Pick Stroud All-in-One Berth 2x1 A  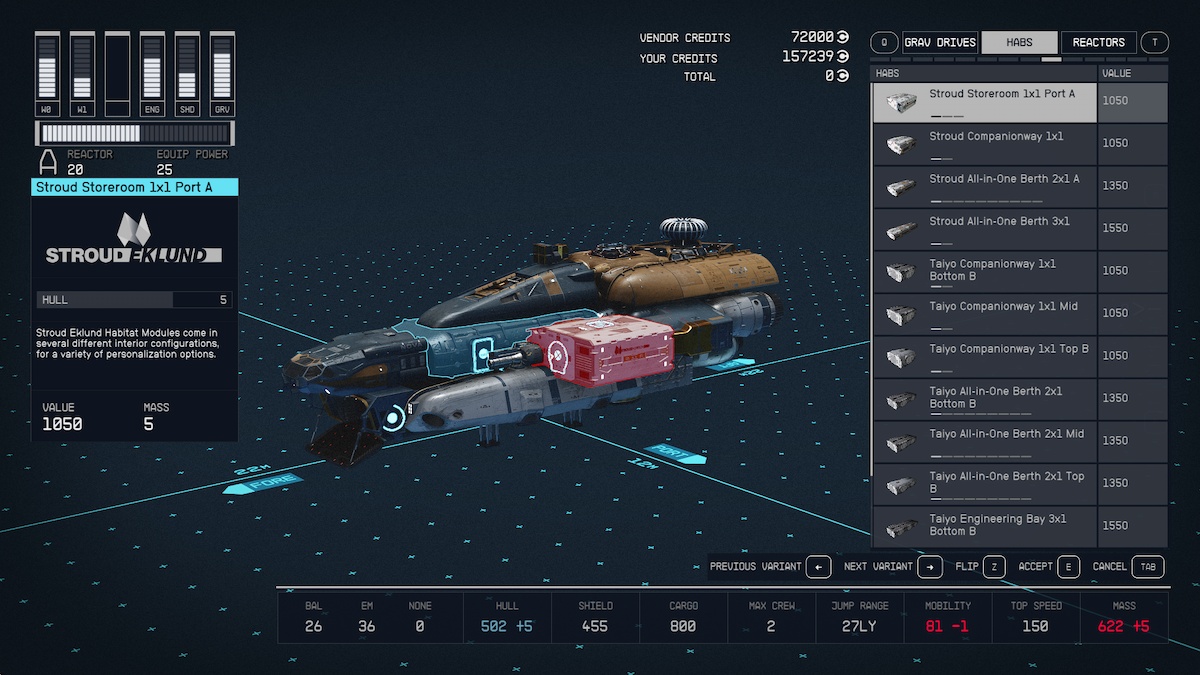(x=985, y=186)
